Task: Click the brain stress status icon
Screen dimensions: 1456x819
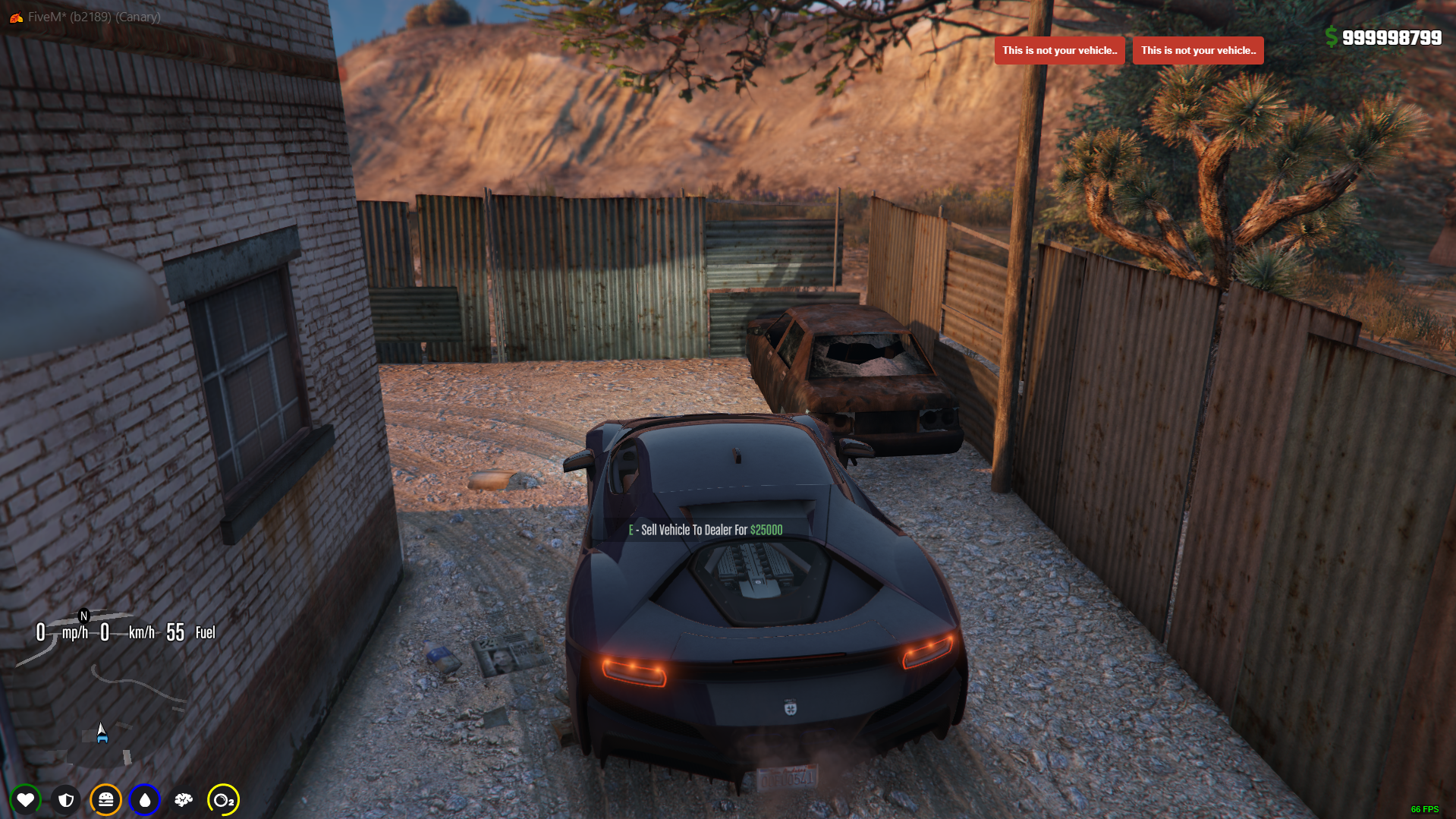Action: pyautogui.click(x=184, y=799)
